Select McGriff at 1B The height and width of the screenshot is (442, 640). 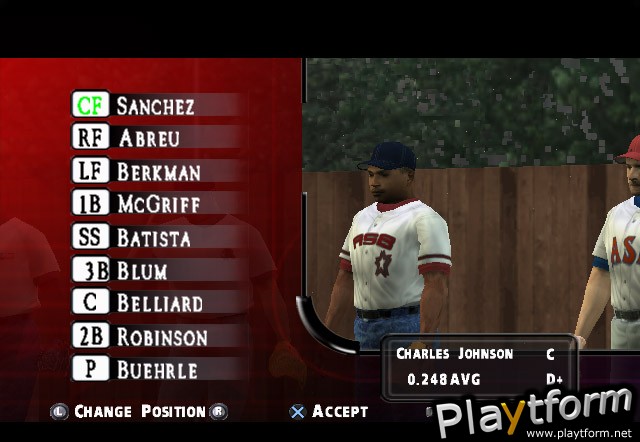tap(158, 204)
